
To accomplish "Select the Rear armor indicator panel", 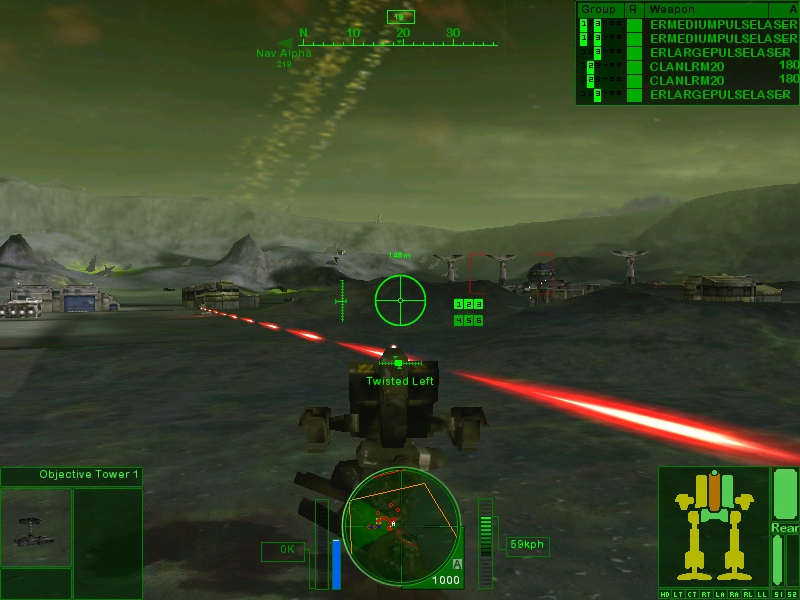I will [x=784, y=527].
